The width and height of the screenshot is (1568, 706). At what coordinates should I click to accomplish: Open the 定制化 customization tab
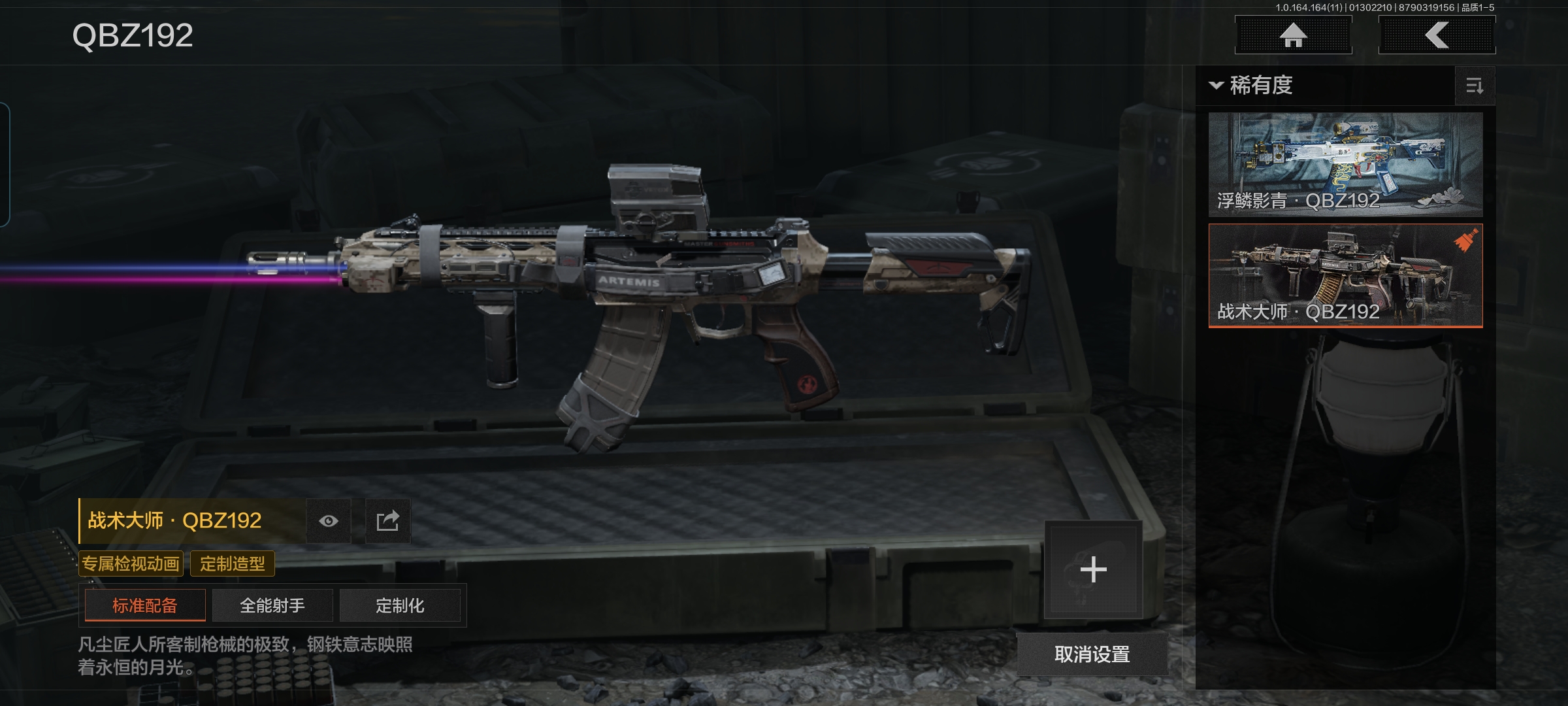pyautogui.click(x=400, y=605)
